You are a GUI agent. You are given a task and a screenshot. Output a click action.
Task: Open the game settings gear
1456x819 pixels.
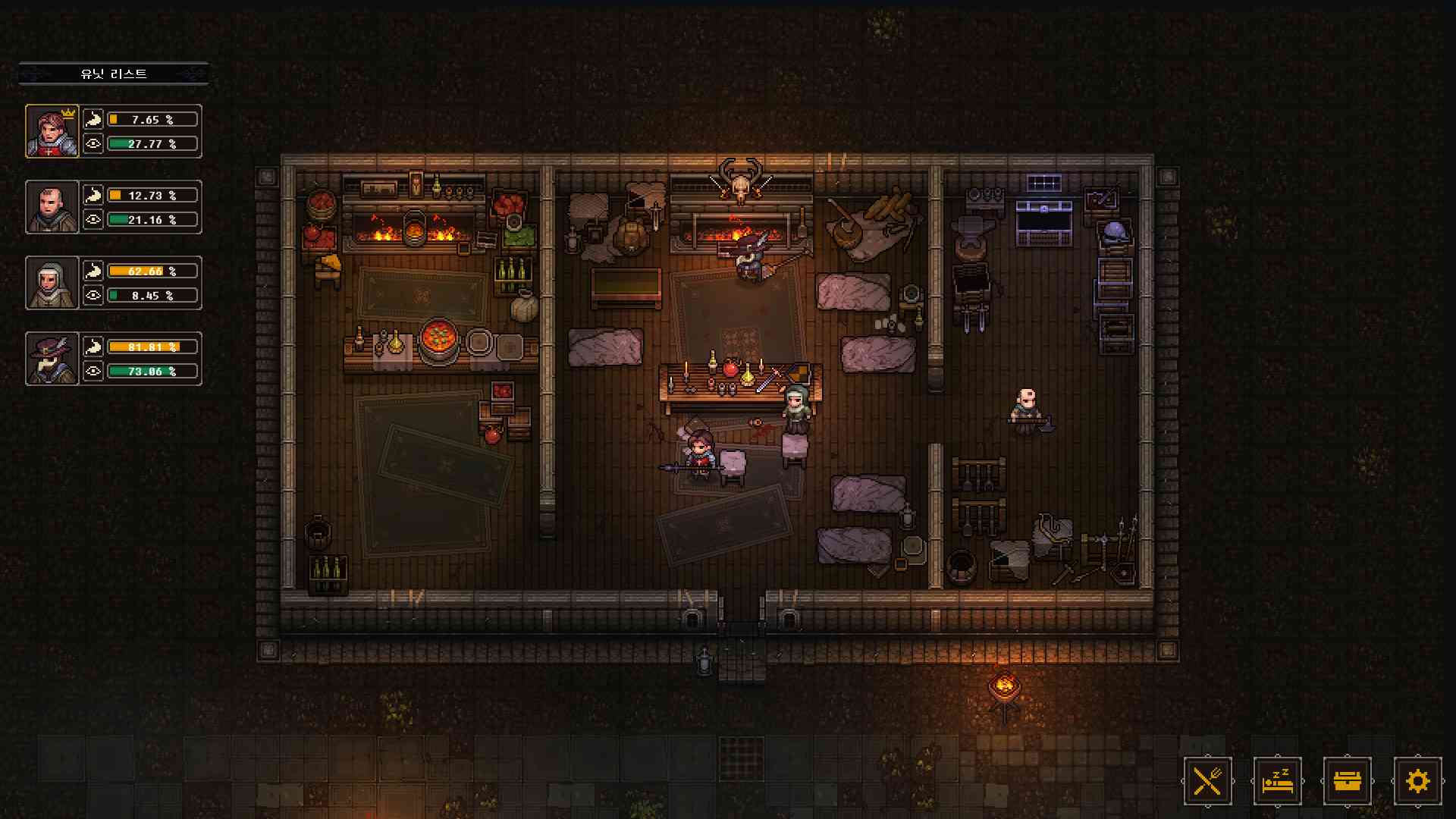pyautogui.click(x=1417, y=780)
